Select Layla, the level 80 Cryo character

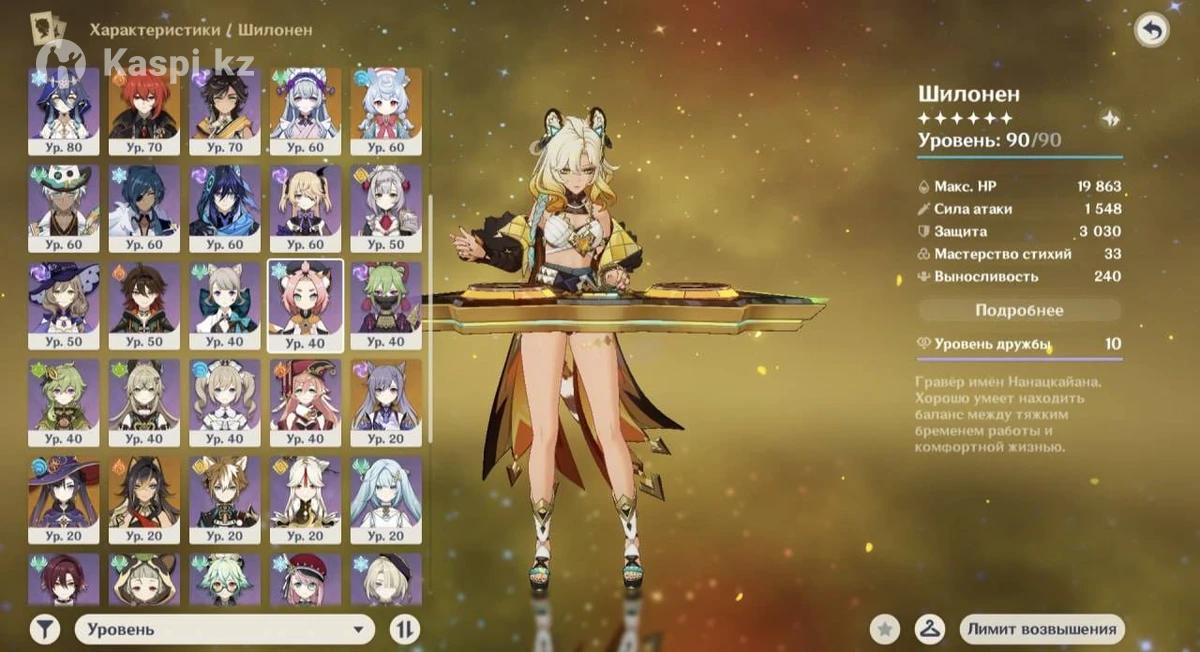64,111
